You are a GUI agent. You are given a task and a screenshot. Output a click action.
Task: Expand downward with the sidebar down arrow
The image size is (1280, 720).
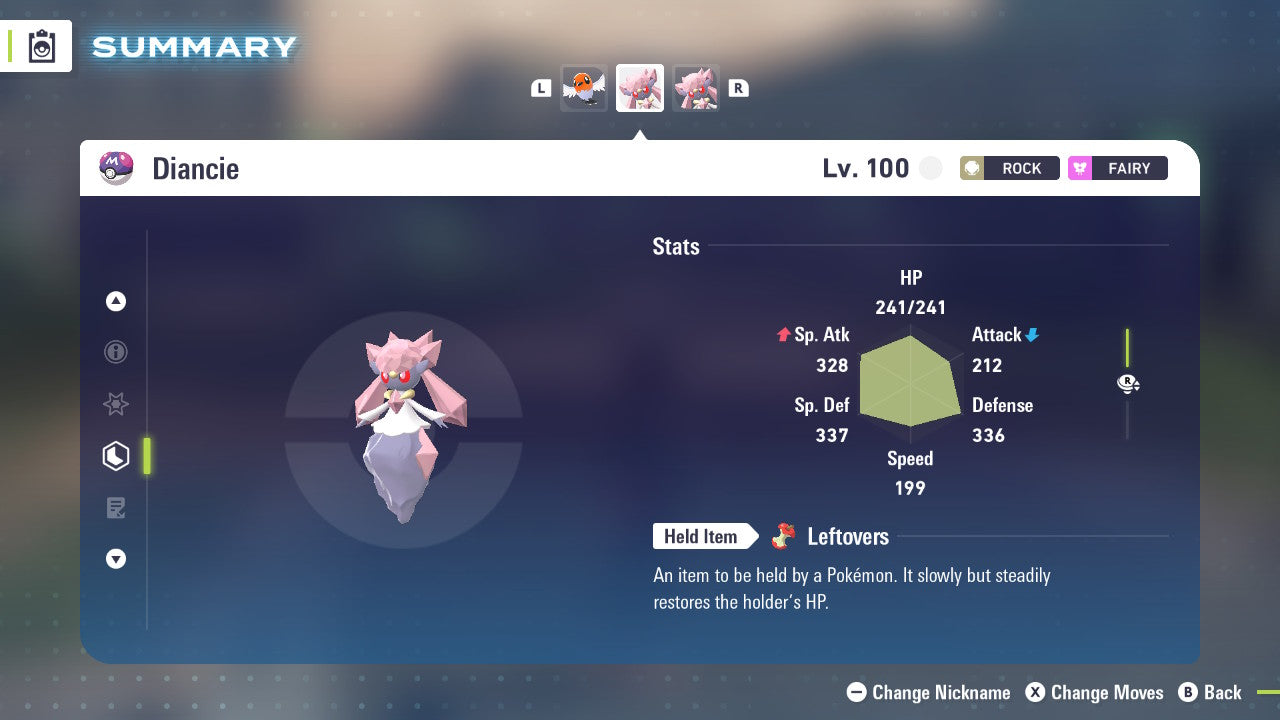click(x=116, y=559)
